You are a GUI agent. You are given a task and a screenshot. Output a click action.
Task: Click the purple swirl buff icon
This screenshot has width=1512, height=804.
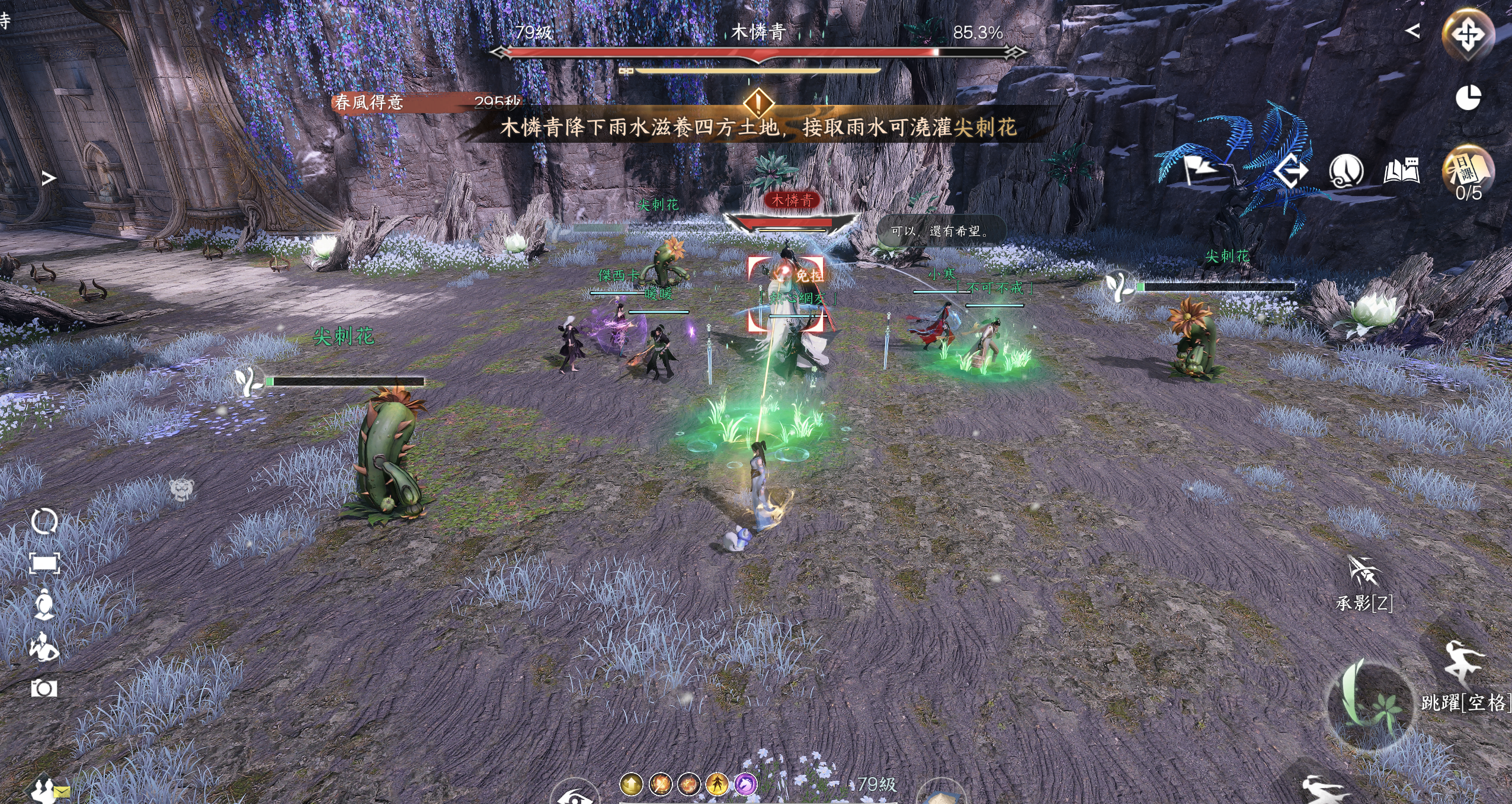click(745, 784)
